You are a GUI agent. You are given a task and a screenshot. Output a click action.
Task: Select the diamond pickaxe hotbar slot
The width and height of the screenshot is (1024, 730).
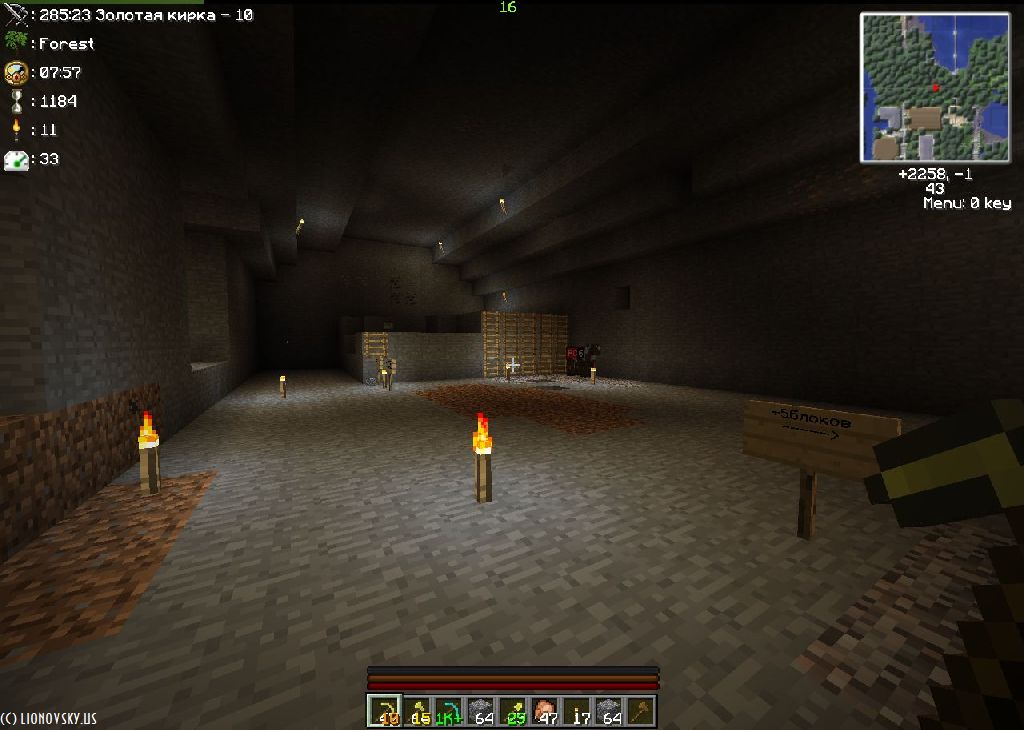point(449,711)
